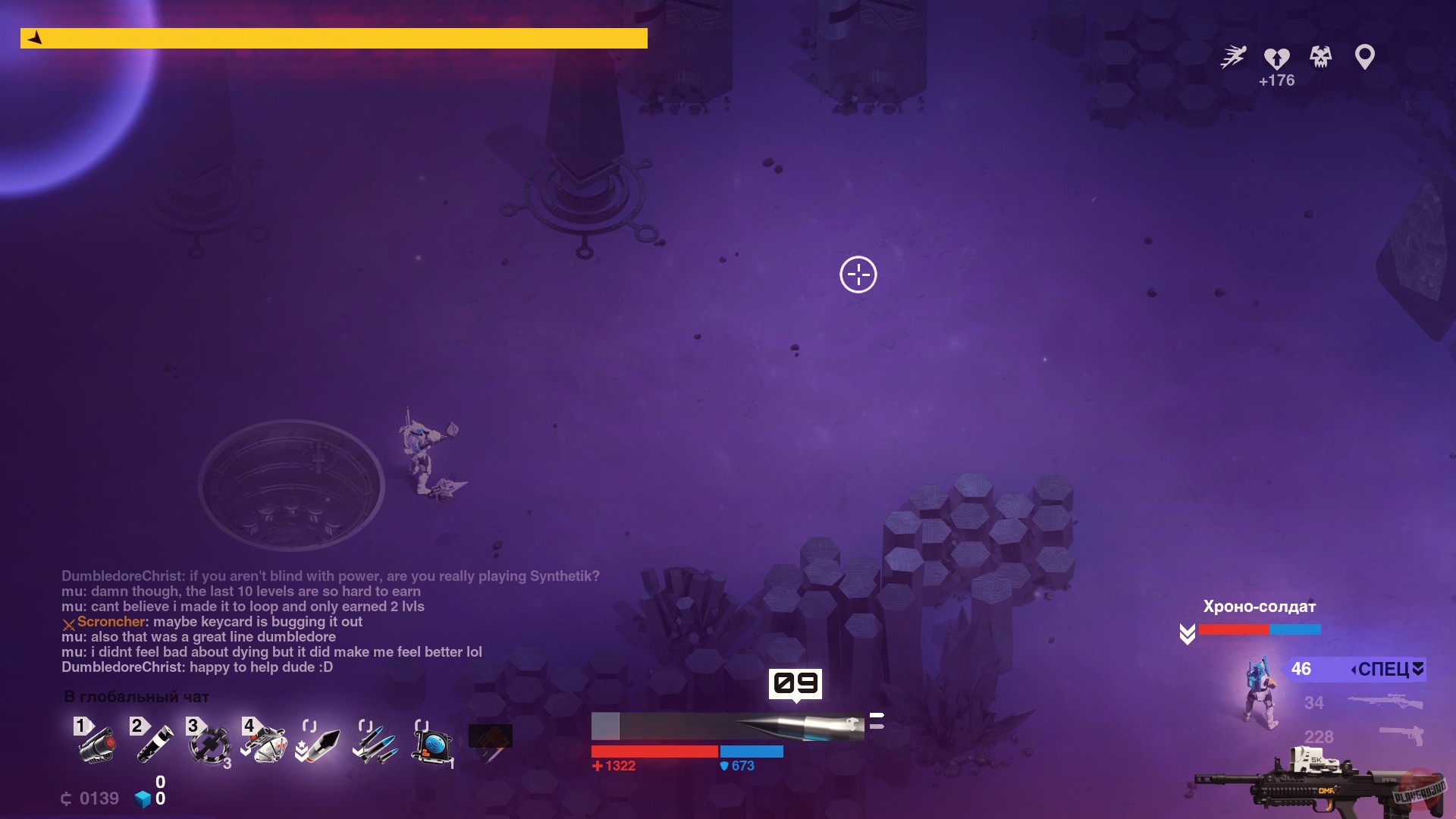
Task: Open the shield module item in the hotbar
Action: 431,747
